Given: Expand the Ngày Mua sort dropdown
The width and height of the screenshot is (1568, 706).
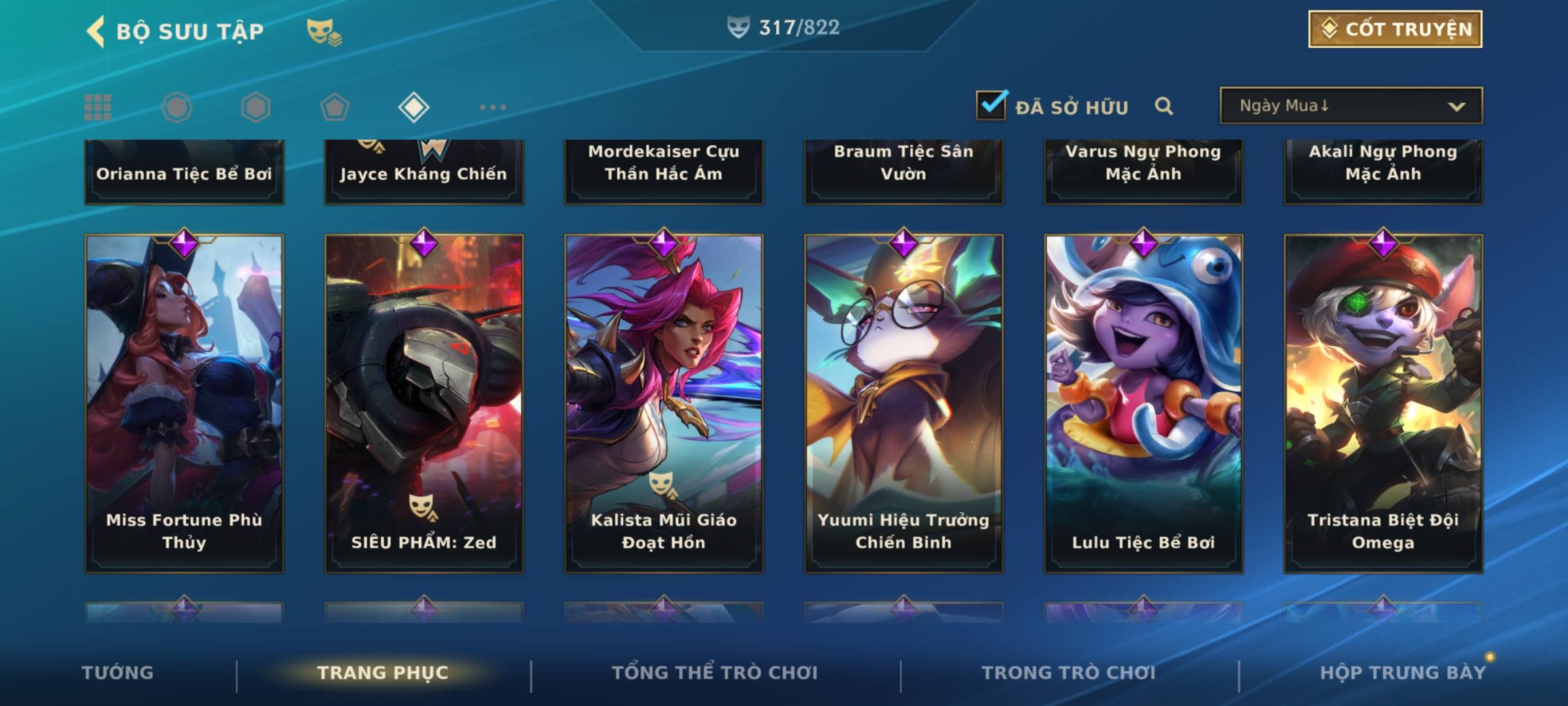Looking at the screenshot, I should (x=1350, y=106).
